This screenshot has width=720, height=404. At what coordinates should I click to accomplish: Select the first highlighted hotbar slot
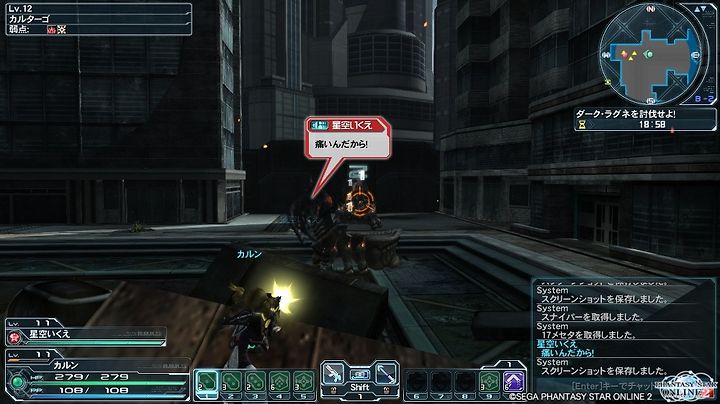click(206, 380)
